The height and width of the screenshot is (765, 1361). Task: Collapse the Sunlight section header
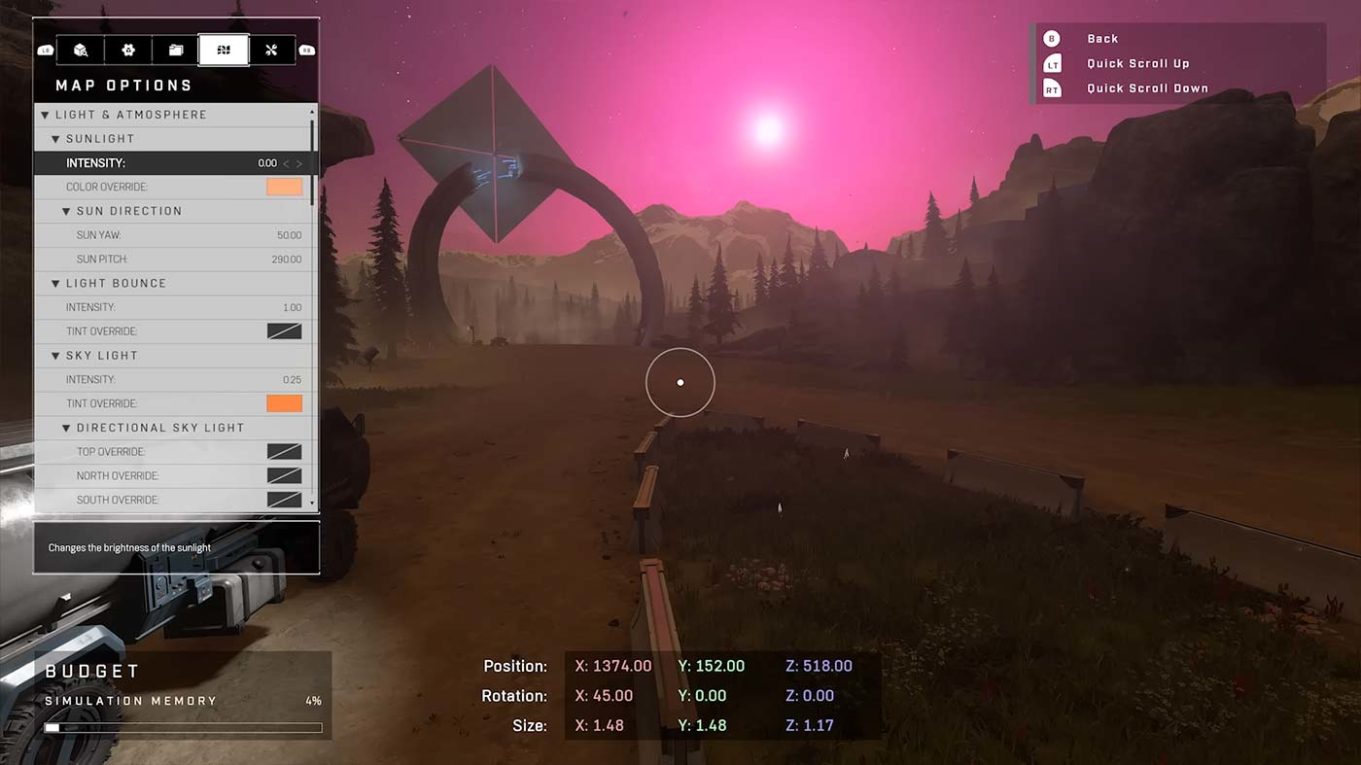(56, 139)
